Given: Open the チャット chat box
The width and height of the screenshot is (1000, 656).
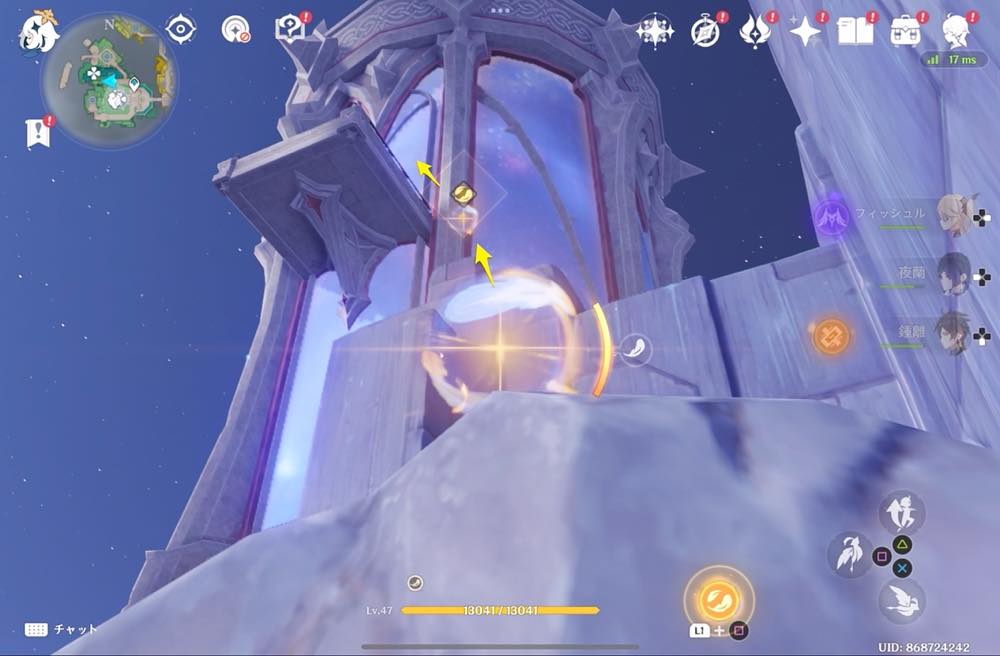Looking at the screenshot, I should click(x=62, y=629).
